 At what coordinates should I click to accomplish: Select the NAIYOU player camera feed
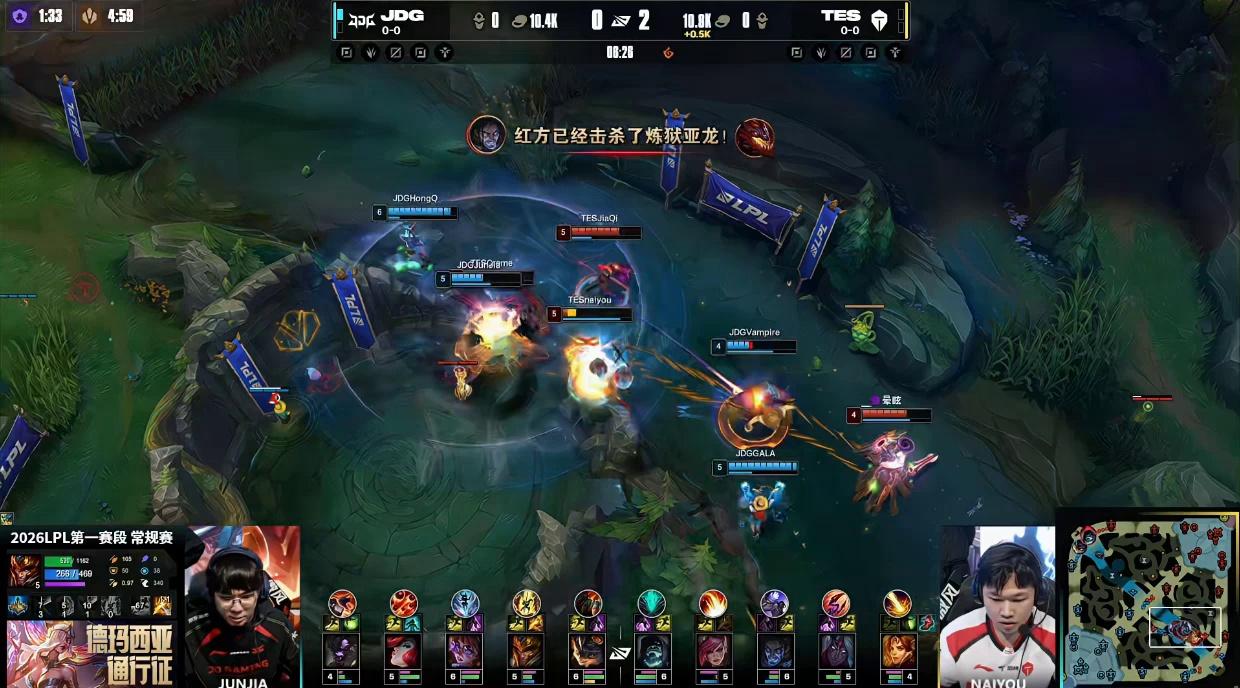click(998, 607)
